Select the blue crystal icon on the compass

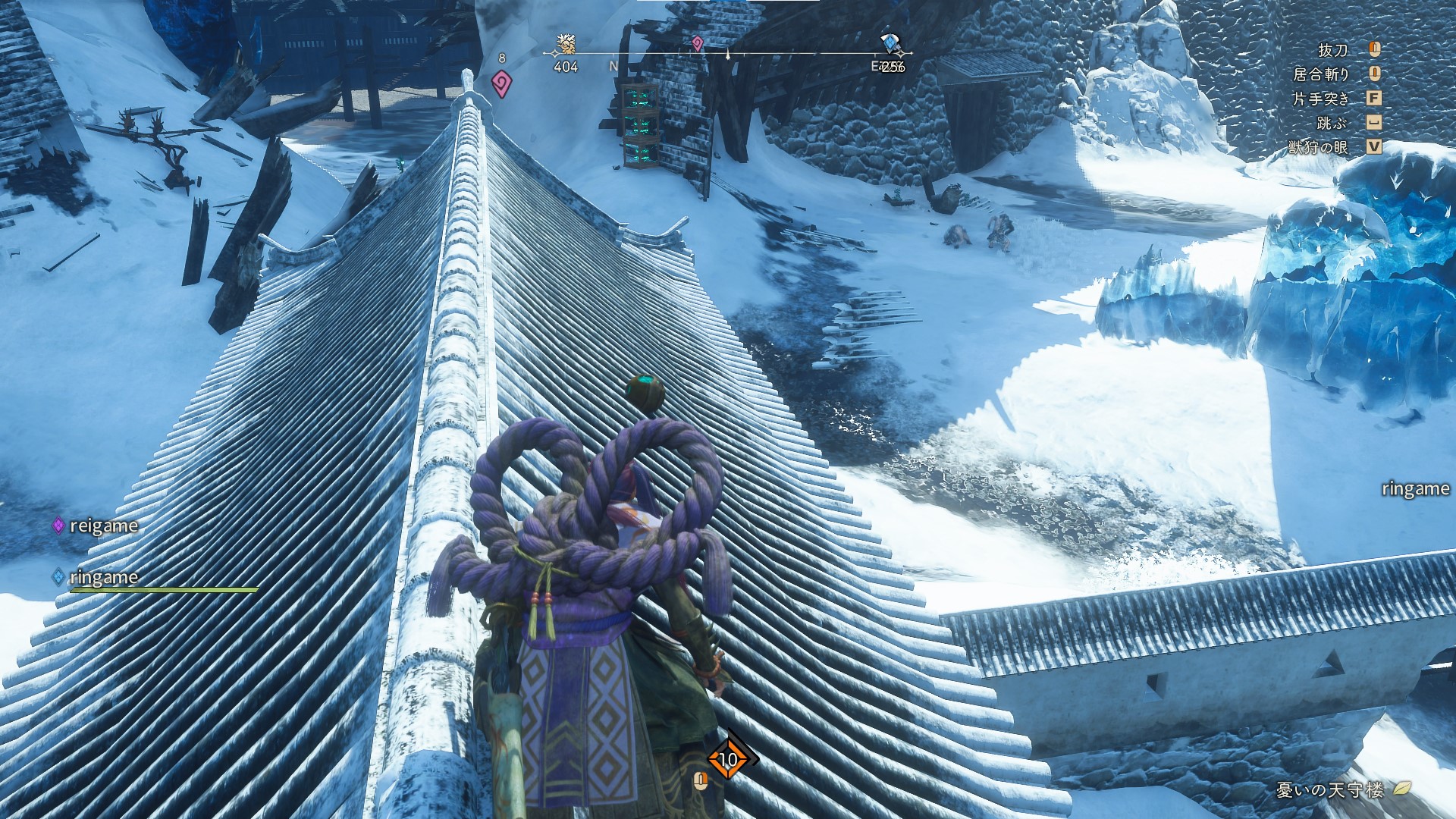tap(890, 43)
